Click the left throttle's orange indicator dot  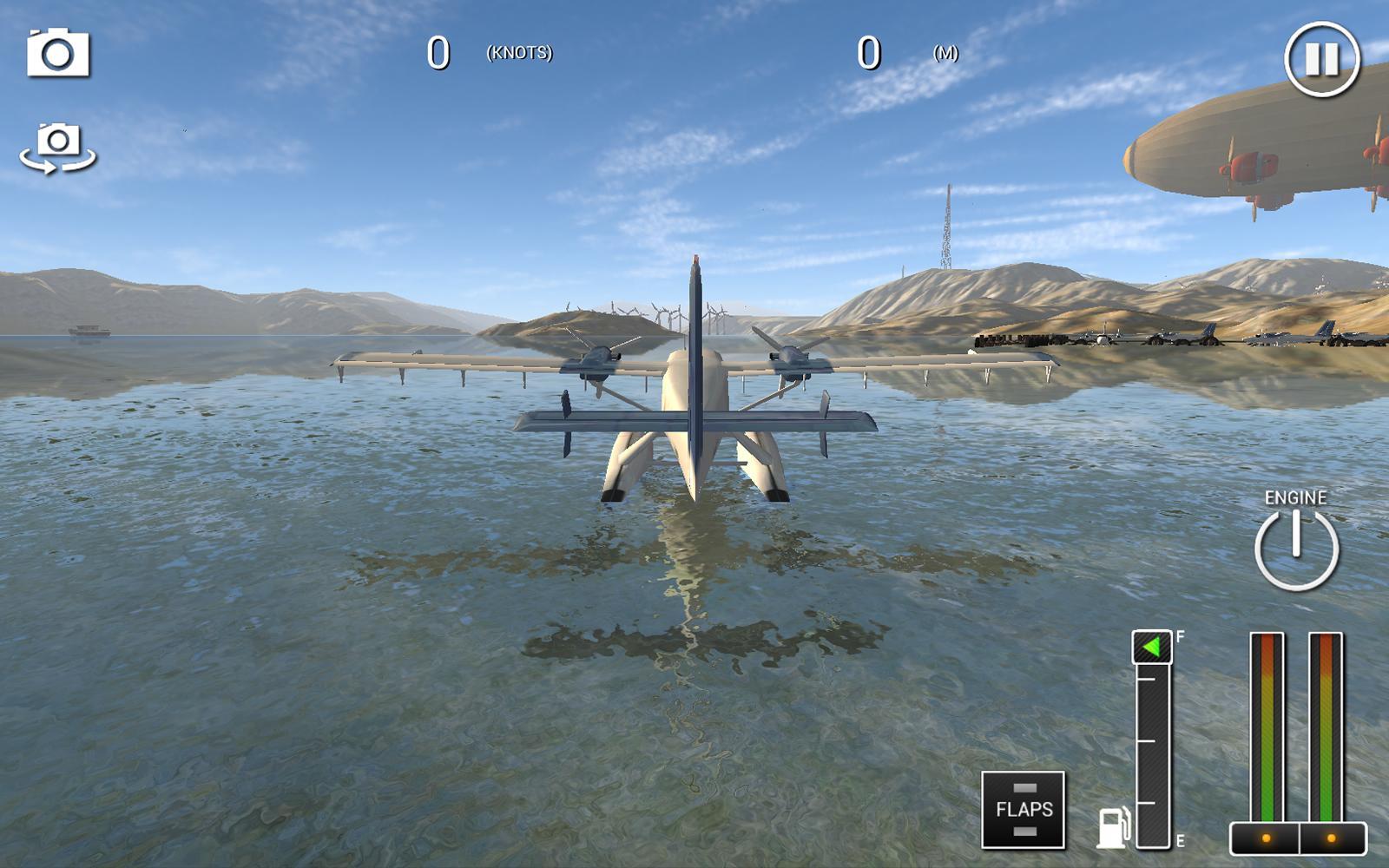pos(1266,836)
